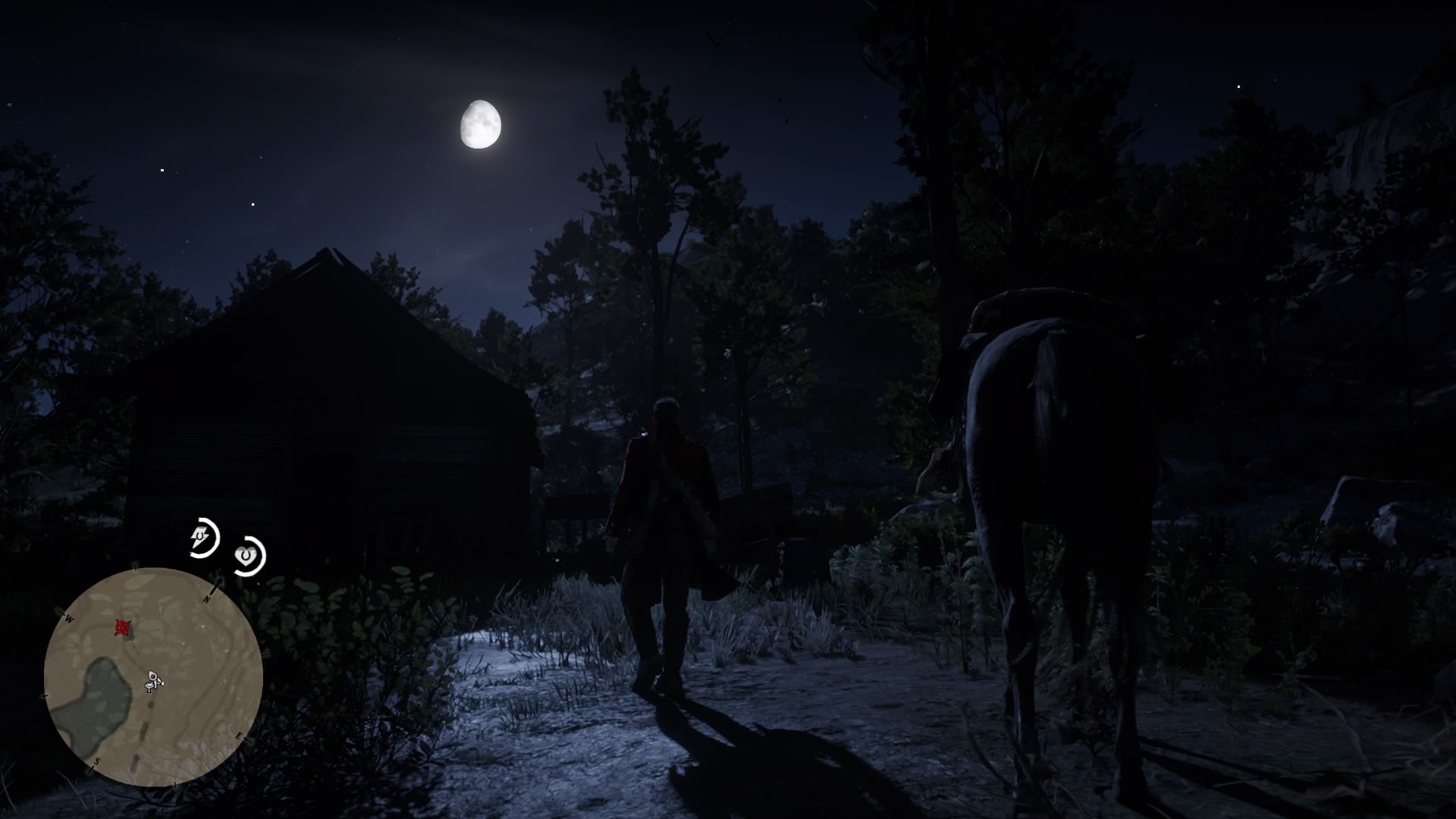Click the moon in the night sky
This screenshot has width=1456, height=819.
pos(483,124)
